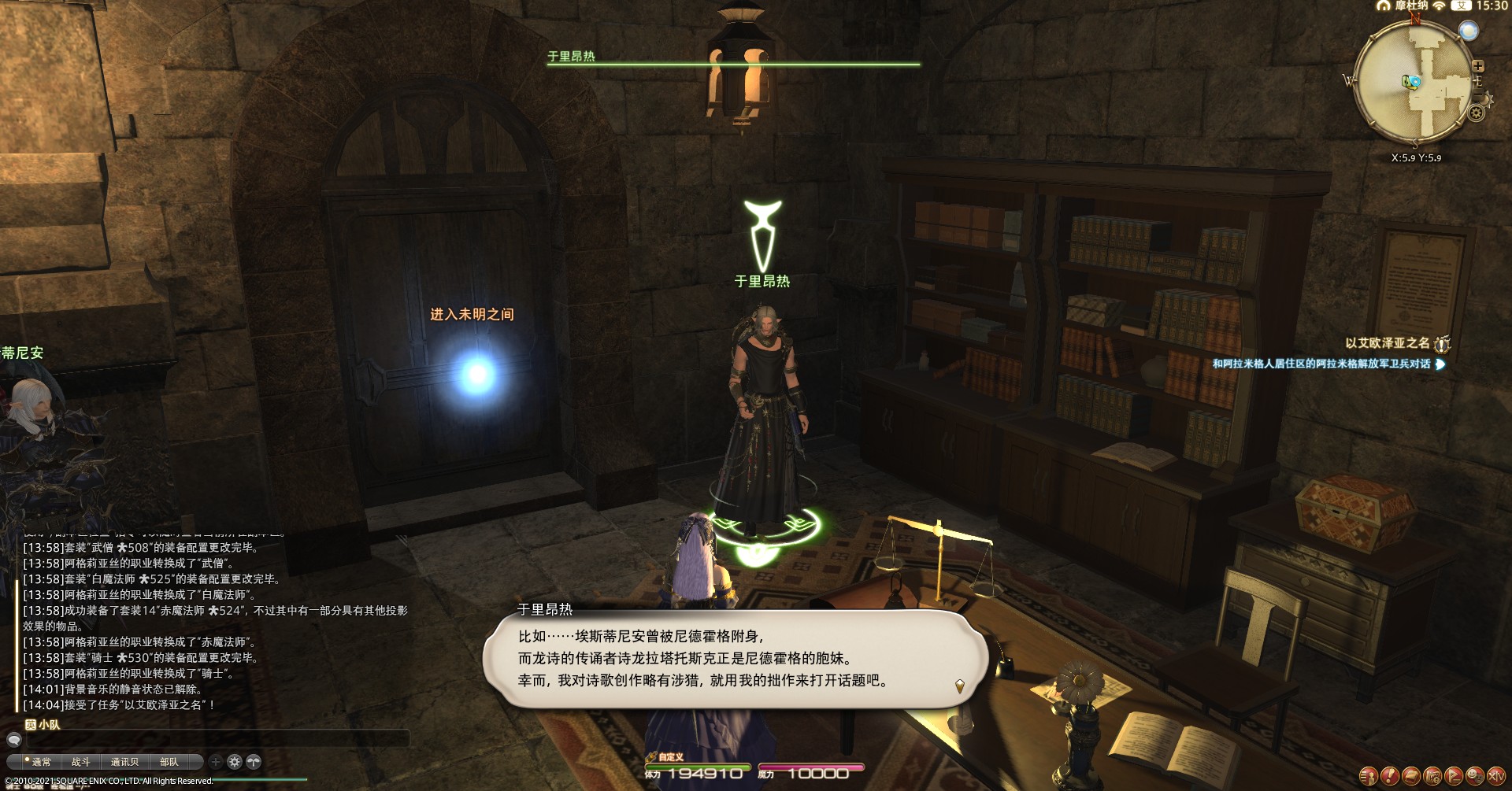Screen dimensions: 1512x791
Task: Switch to the 通常 chat tab
Action: pyautogui.click(x=41, y=762)
